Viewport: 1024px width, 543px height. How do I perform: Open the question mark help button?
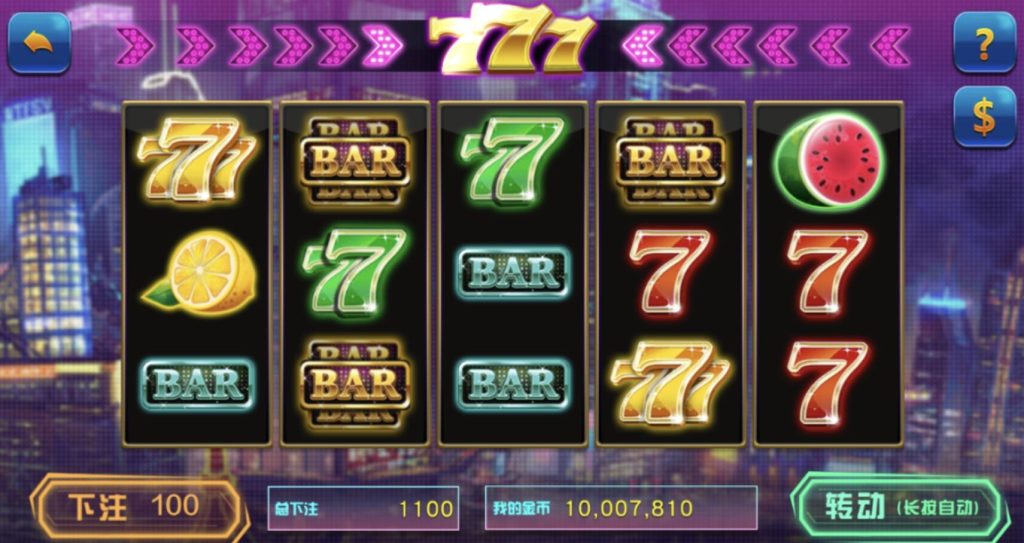point(984,43)
